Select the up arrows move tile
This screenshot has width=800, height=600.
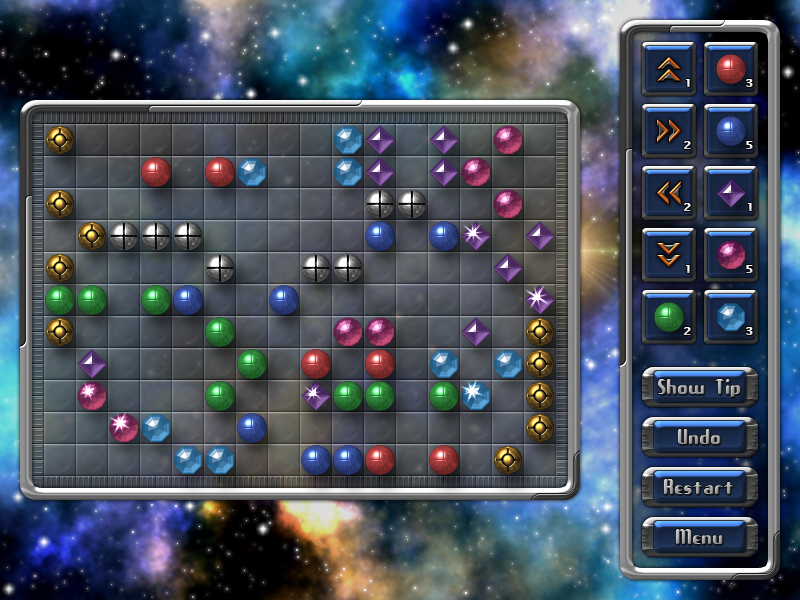click(x=668, y=69)
